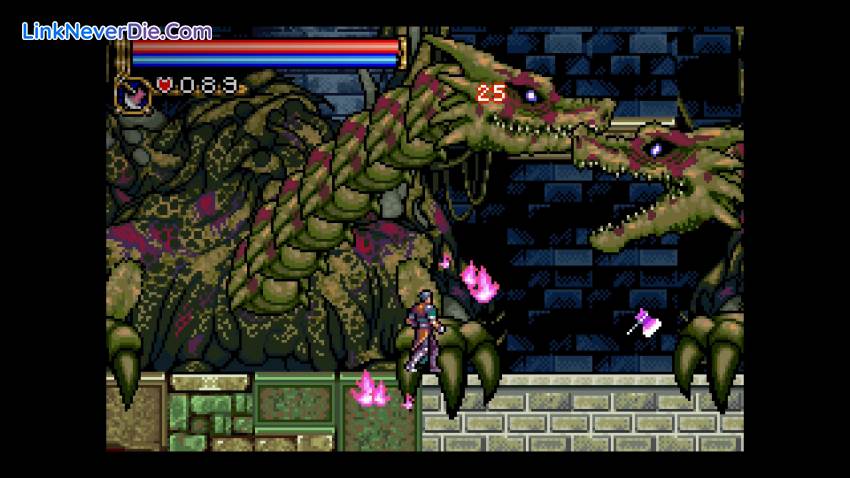850x478 pixels.
Task: Select the axe sub-weapon icon
Action: [133, 93]
